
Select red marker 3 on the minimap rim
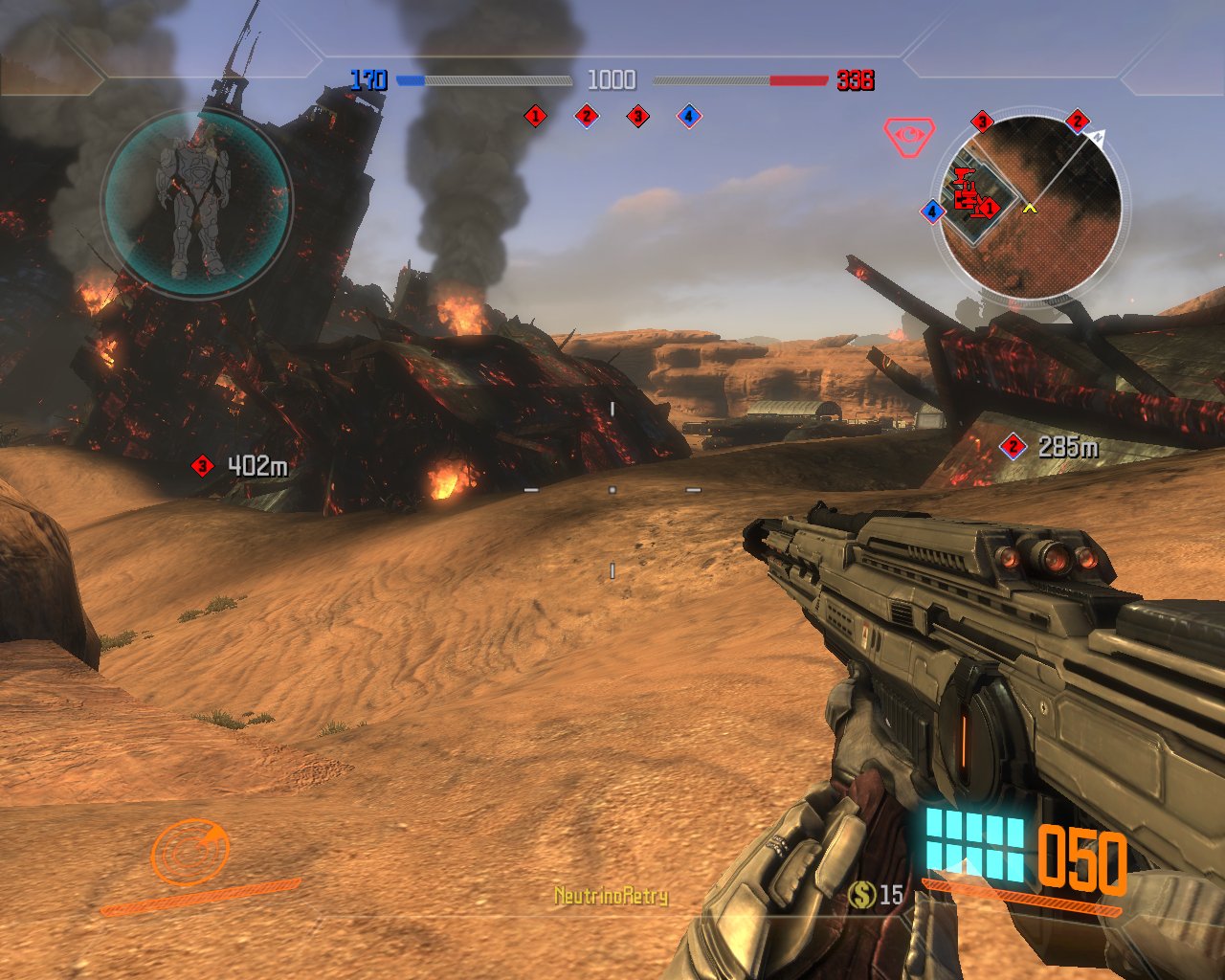click(981, 122)
